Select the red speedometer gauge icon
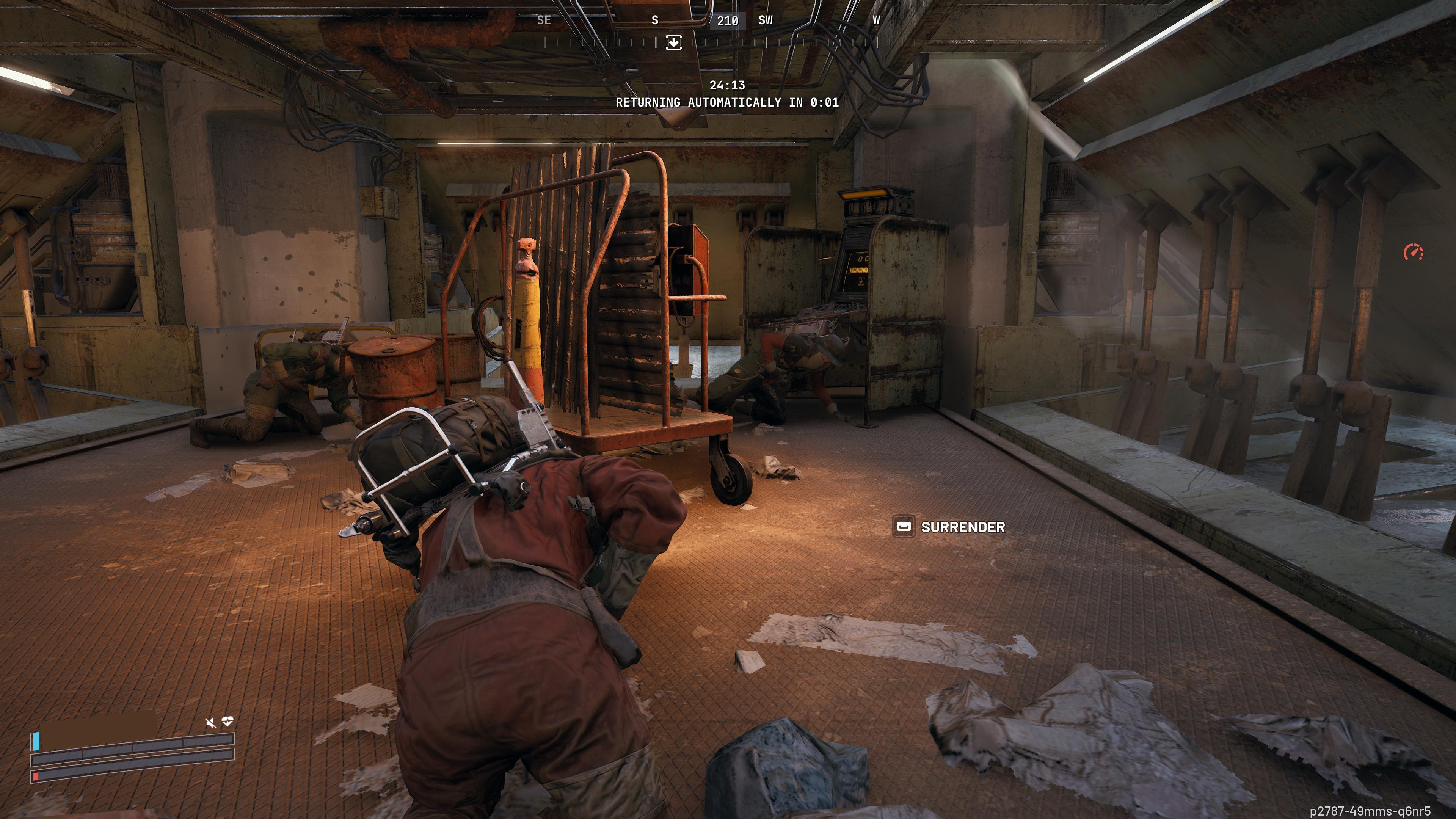The height and width of the screenshot is (819, 1456). tap(1414, 252)
